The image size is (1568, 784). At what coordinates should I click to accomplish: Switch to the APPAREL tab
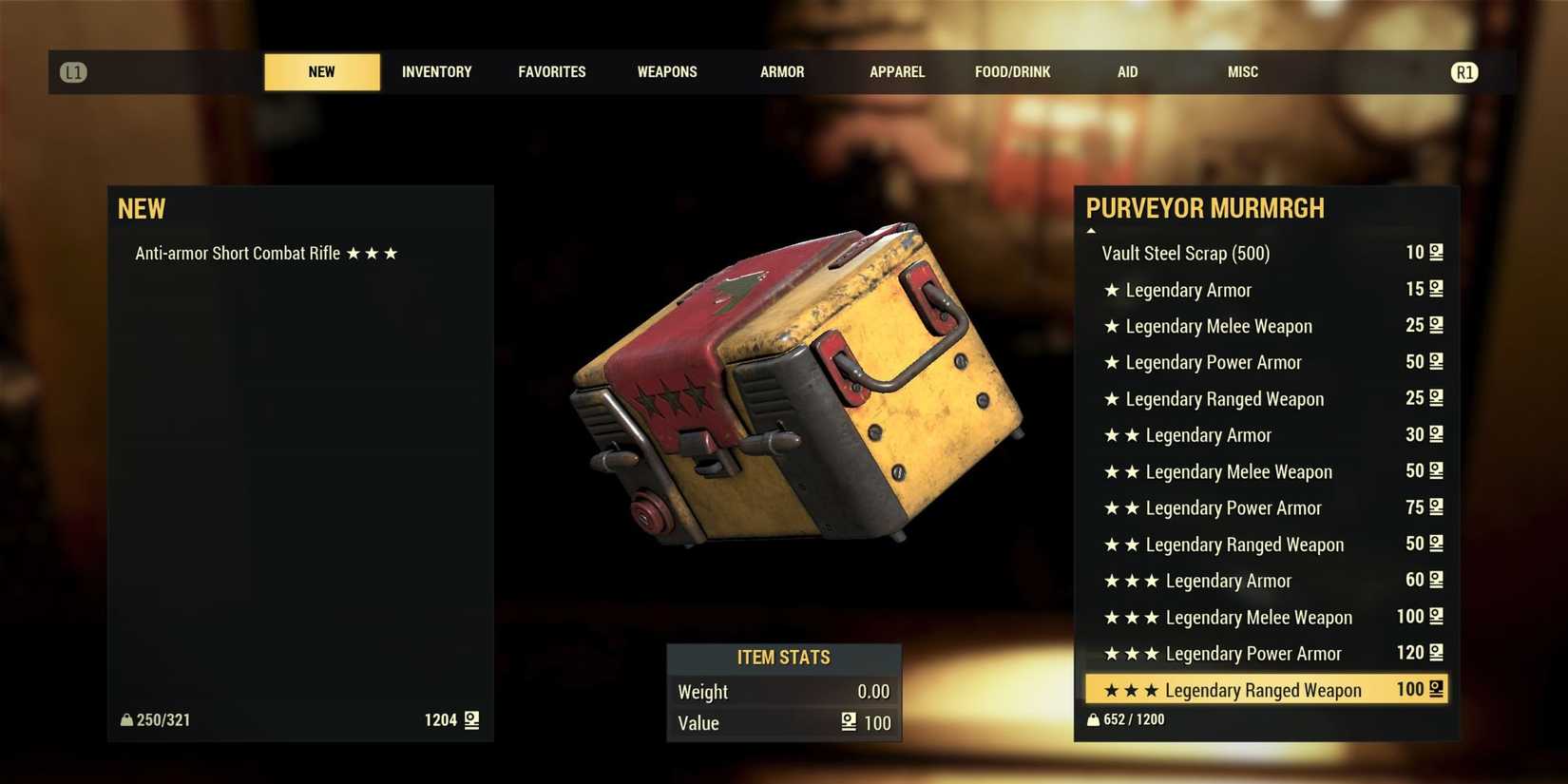(896, 71)
